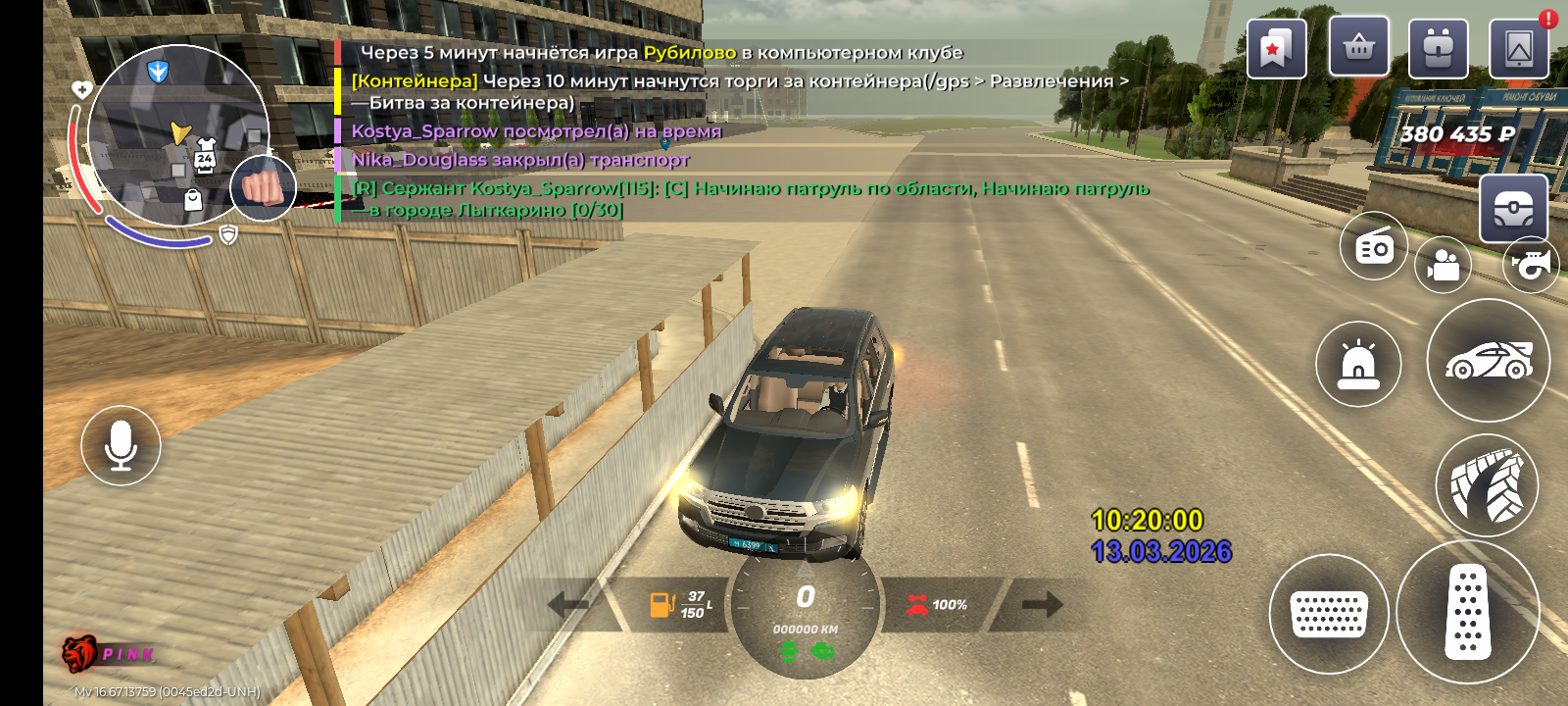This screenshot has width=1568, height=706.
Task: Turn on the car radio
Action: tap(1374, 246)
